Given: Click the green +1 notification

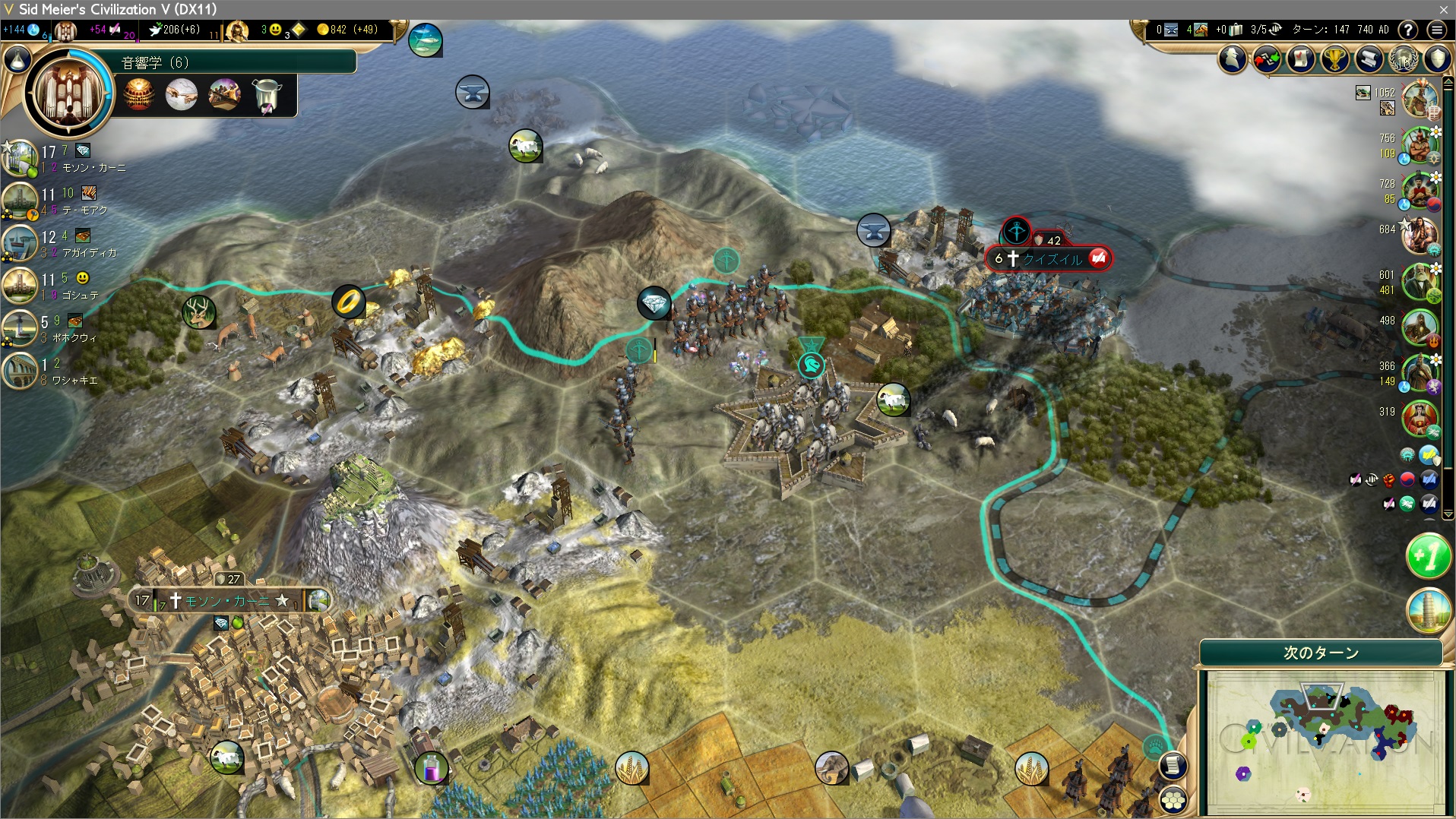Looking at the screenshot, I should (x=1428, y=558).
